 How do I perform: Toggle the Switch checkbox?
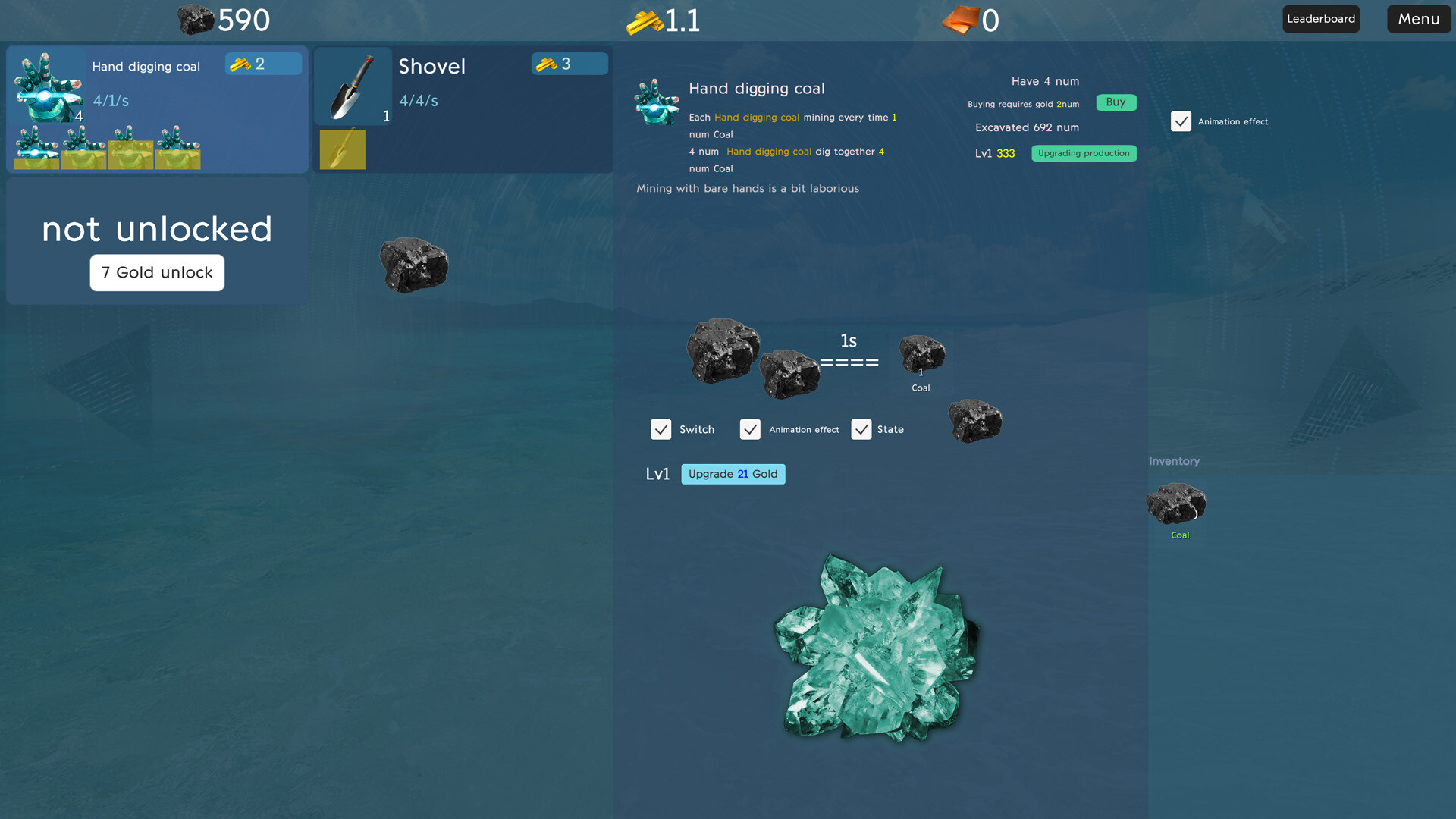(661, 429)
